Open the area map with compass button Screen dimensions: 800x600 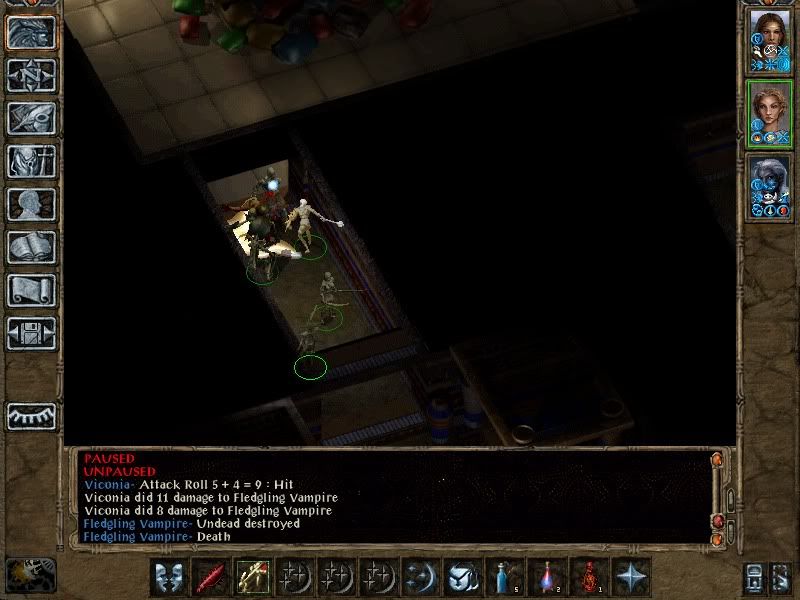pyautogui.click(x=31, y=76)
